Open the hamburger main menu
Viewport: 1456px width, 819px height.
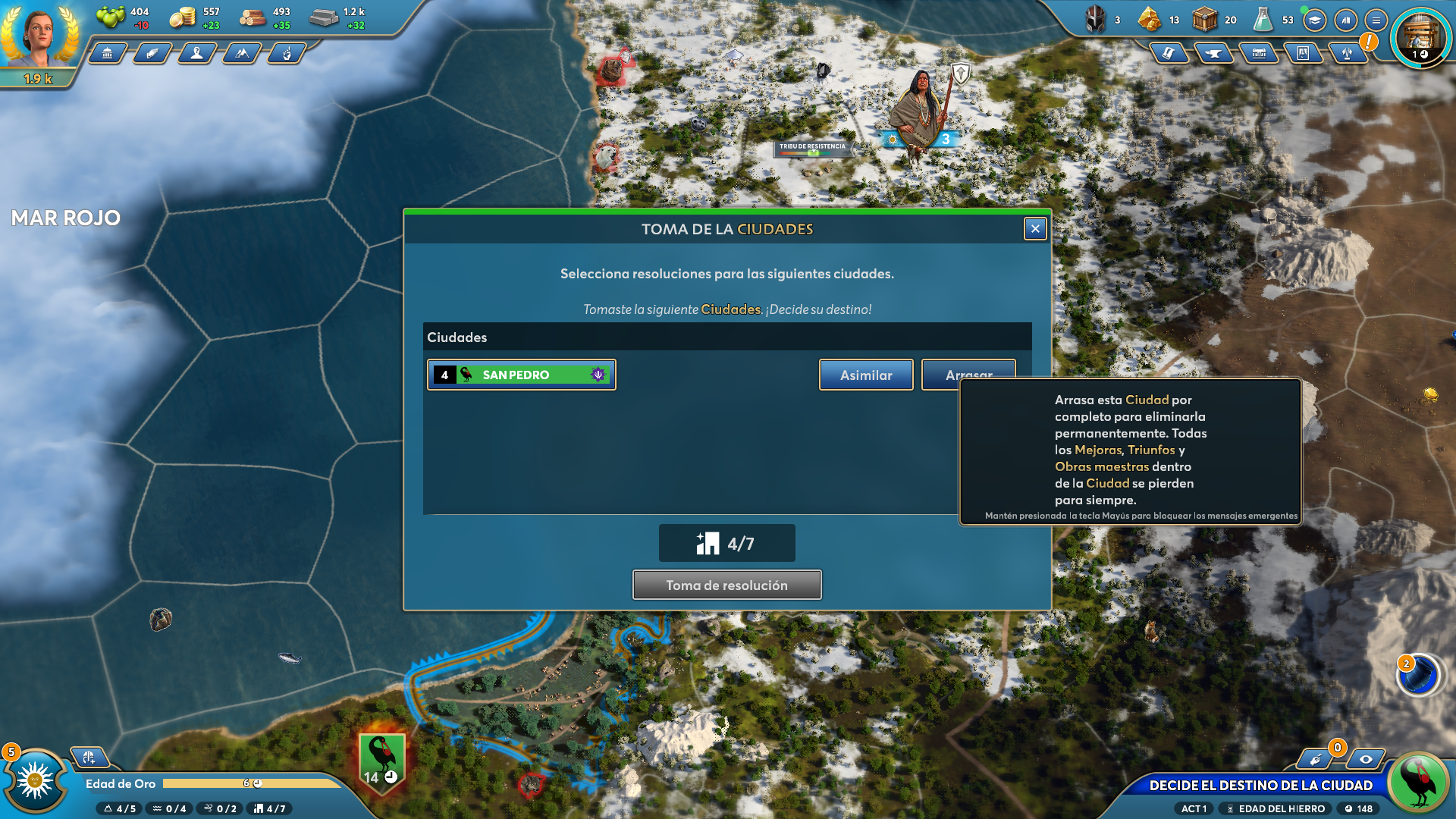pyautogui.click(x=1376, y=20)
